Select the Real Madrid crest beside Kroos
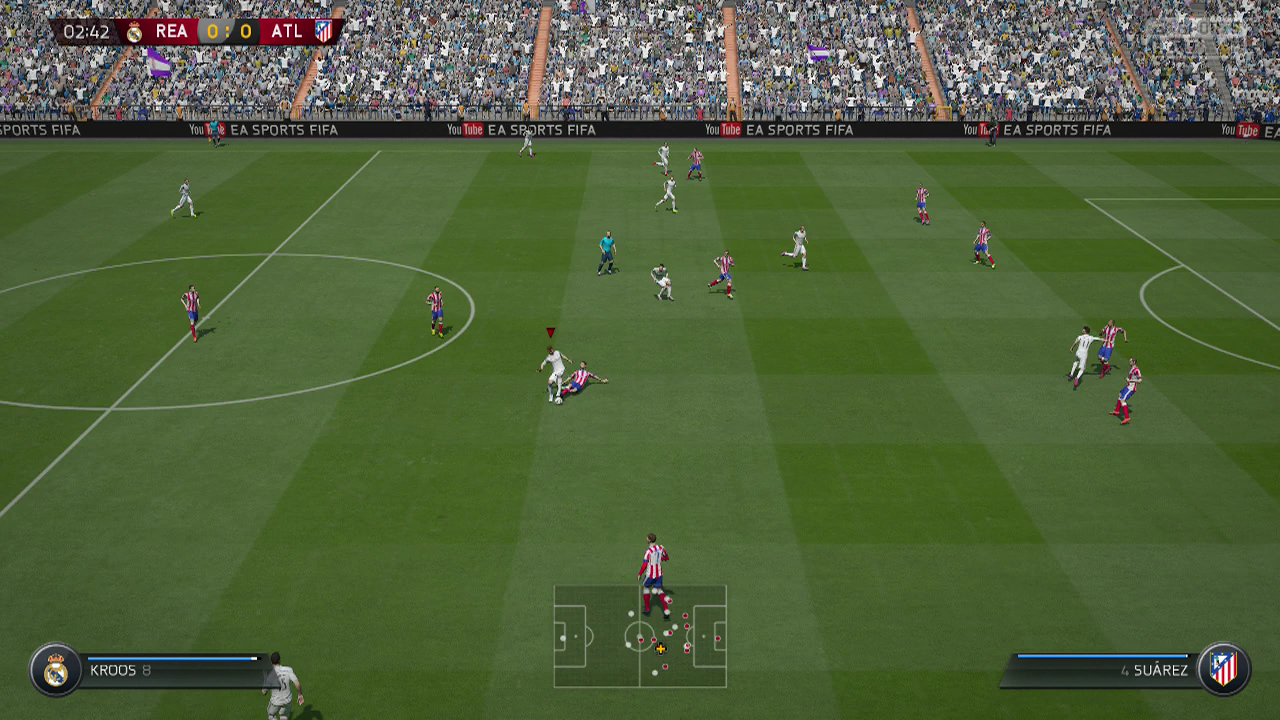The image size is (1280, 720). click(55, 669)
